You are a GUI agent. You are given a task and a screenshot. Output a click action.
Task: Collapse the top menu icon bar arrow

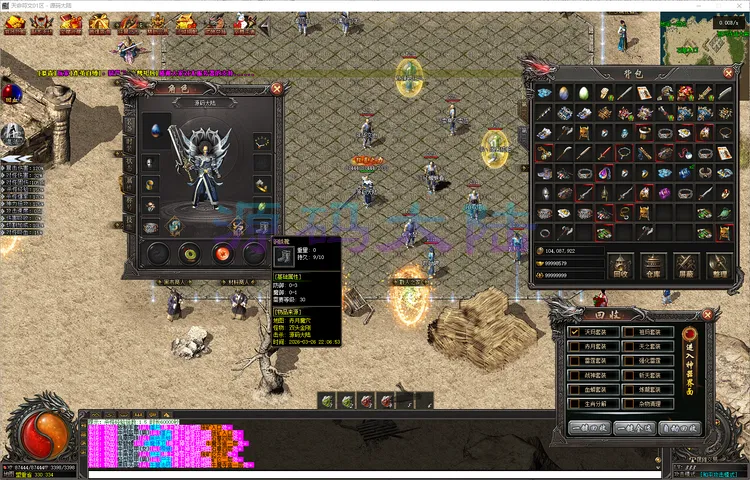click(265, 24)
